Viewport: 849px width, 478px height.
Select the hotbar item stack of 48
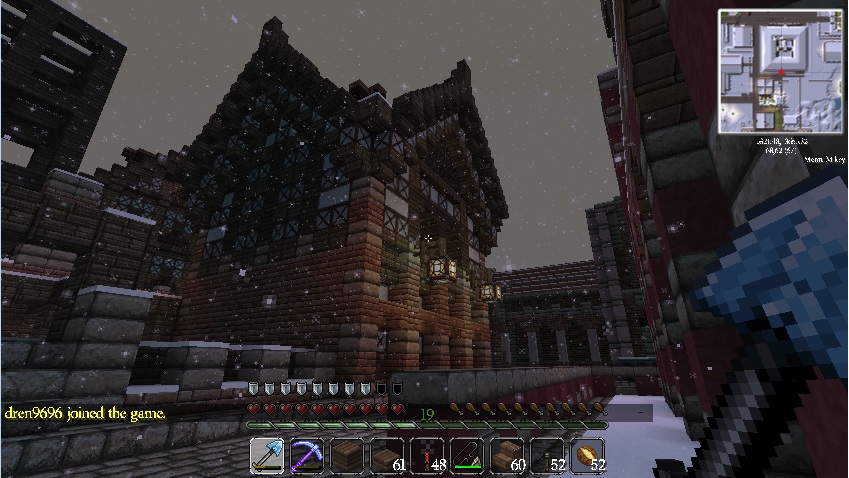[427, 456]
